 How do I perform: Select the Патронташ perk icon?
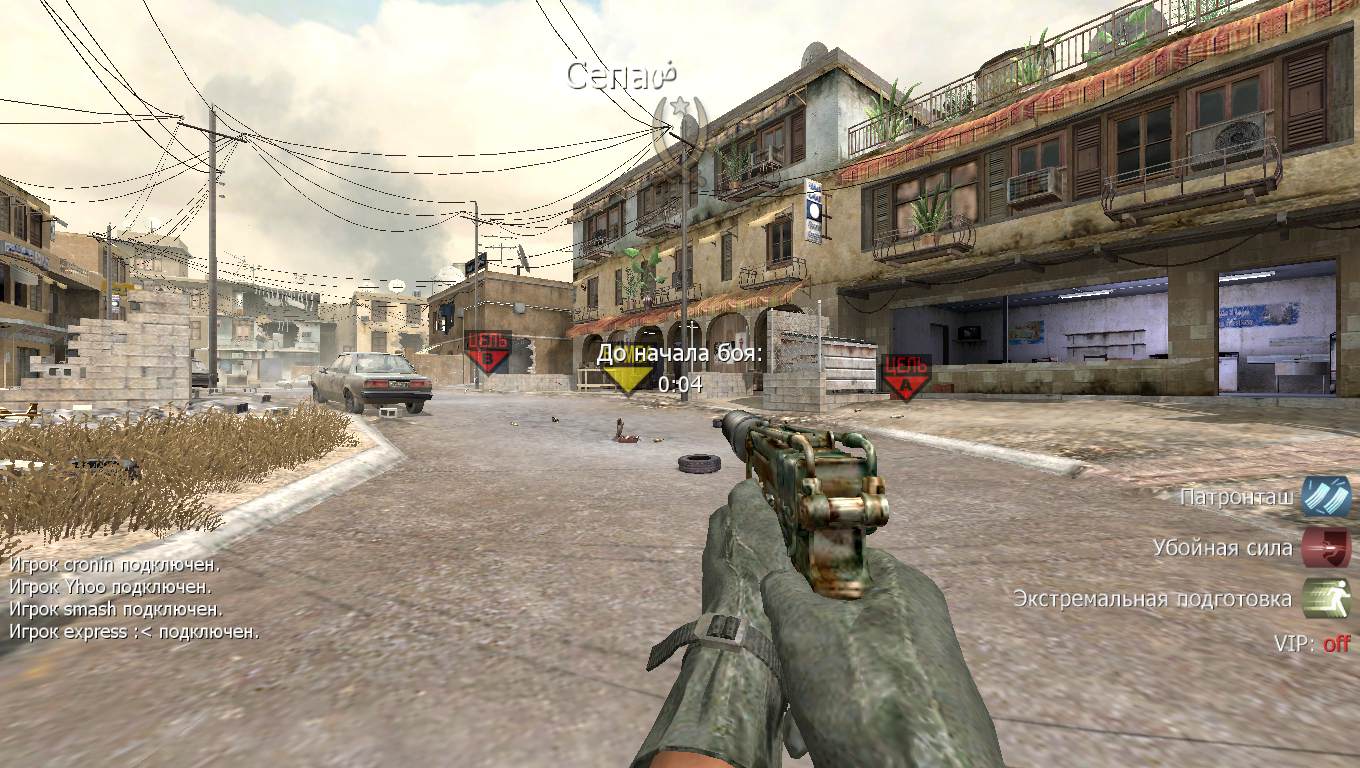(x=1326, y=497)
